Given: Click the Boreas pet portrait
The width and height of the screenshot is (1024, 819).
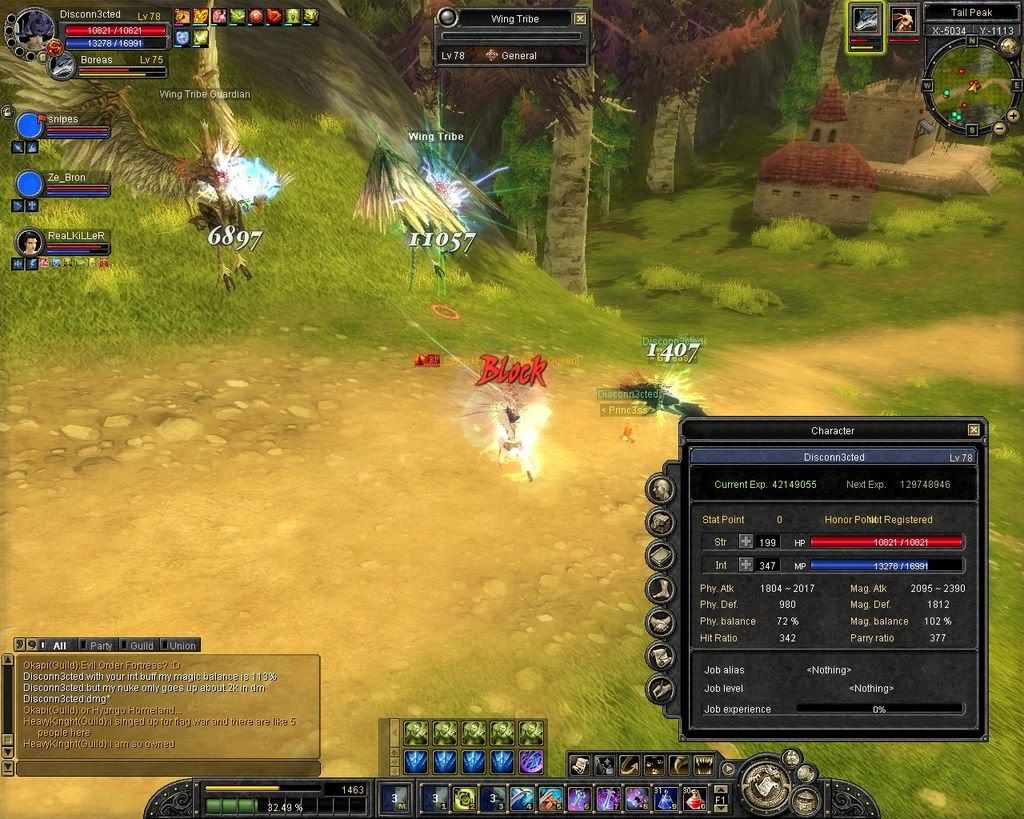Looking at the screenshot, I should (x=63, y=65).
